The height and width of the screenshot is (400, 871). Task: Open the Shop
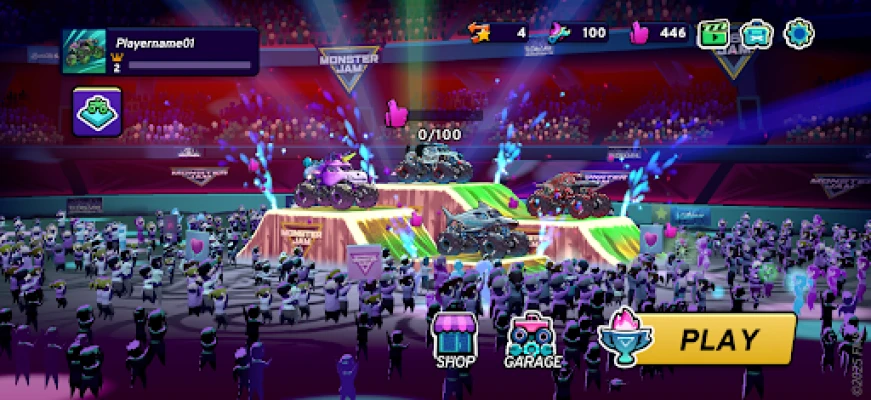coord(455,340)
